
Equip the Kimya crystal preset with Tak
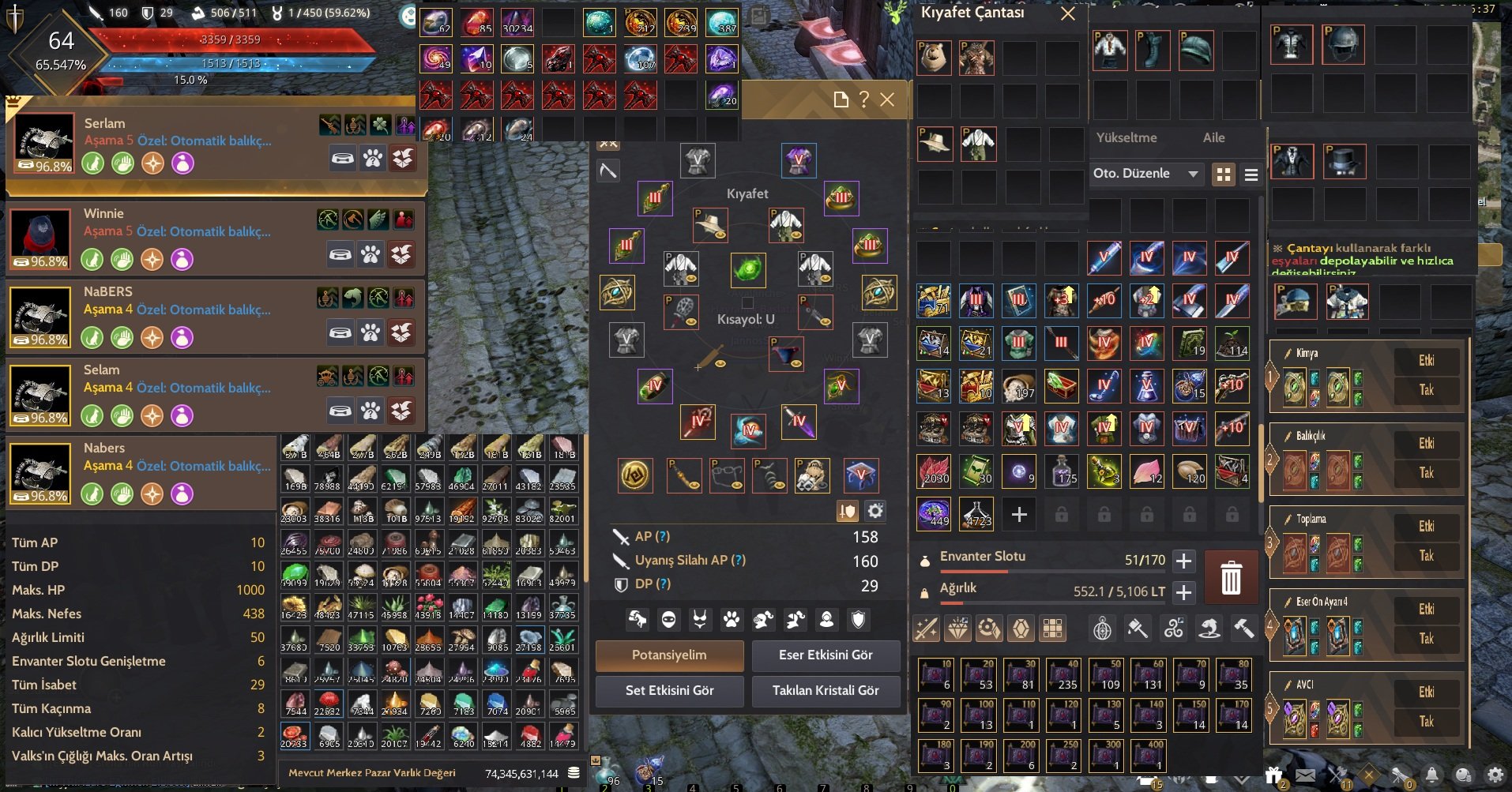(1426, 390)
